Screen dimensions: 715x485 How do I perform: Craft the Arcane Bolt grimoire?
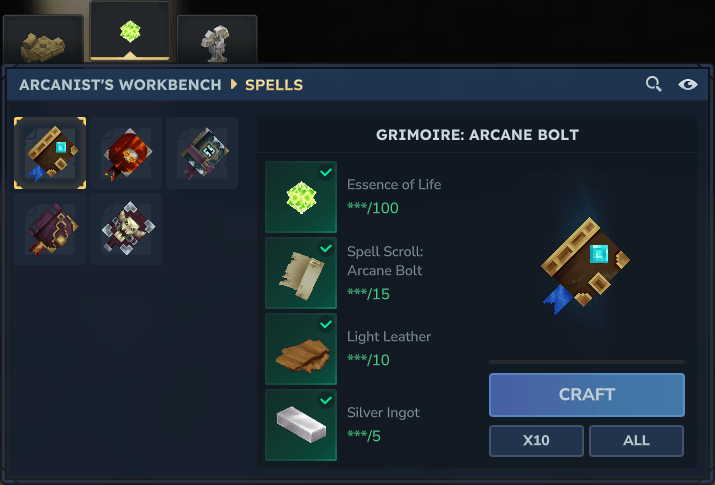[586, 394]
